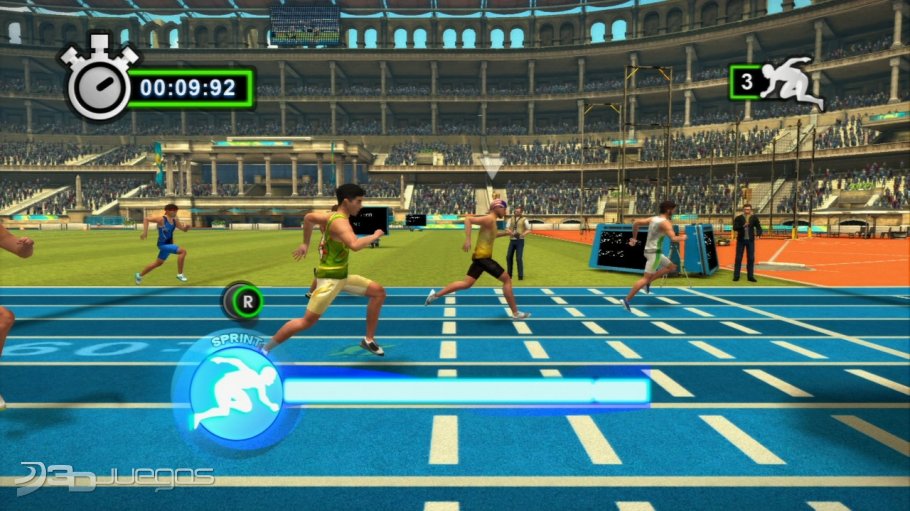Click the blue Sprint runner icon
Image resolution: width=910 pixels, height=511 pixels.
234,393
